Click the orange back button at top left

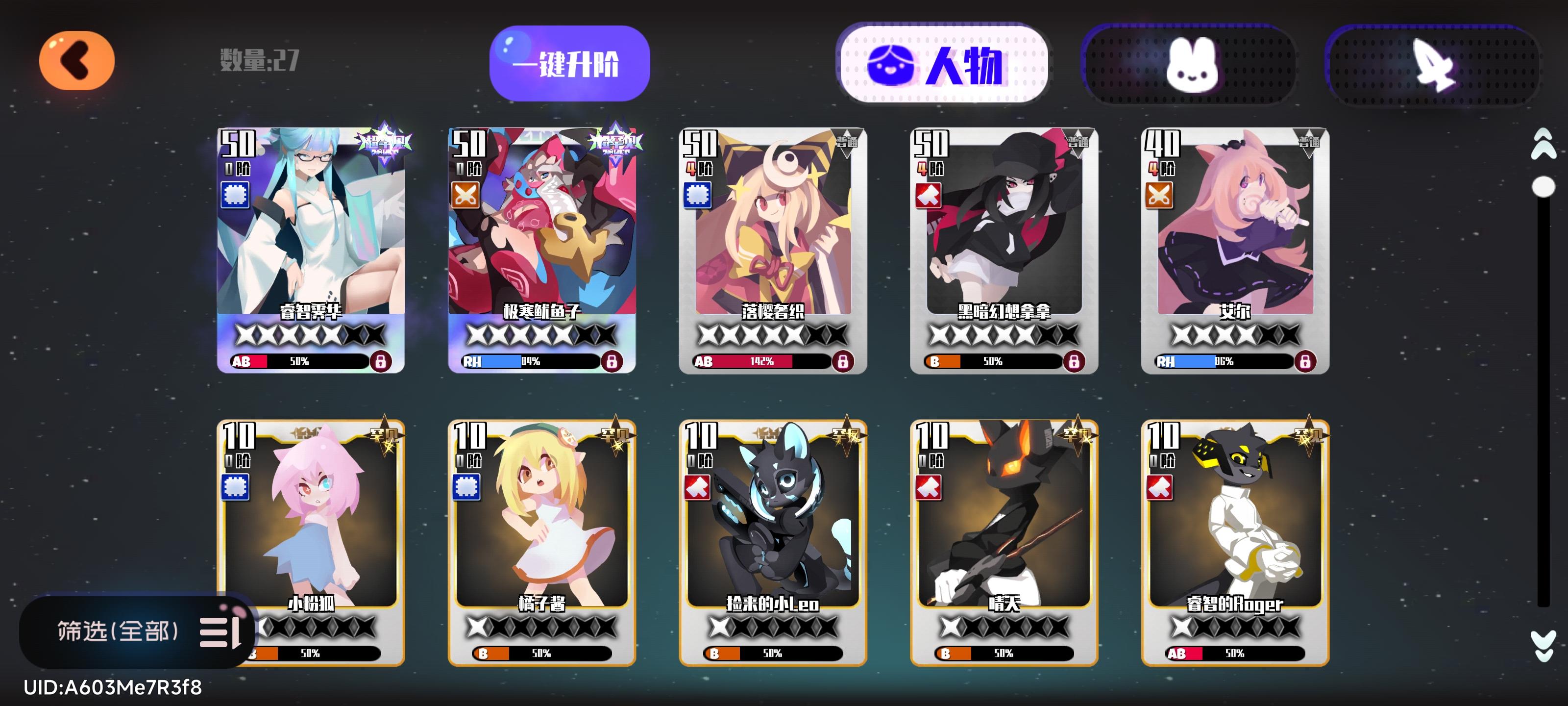click(77, 59)
